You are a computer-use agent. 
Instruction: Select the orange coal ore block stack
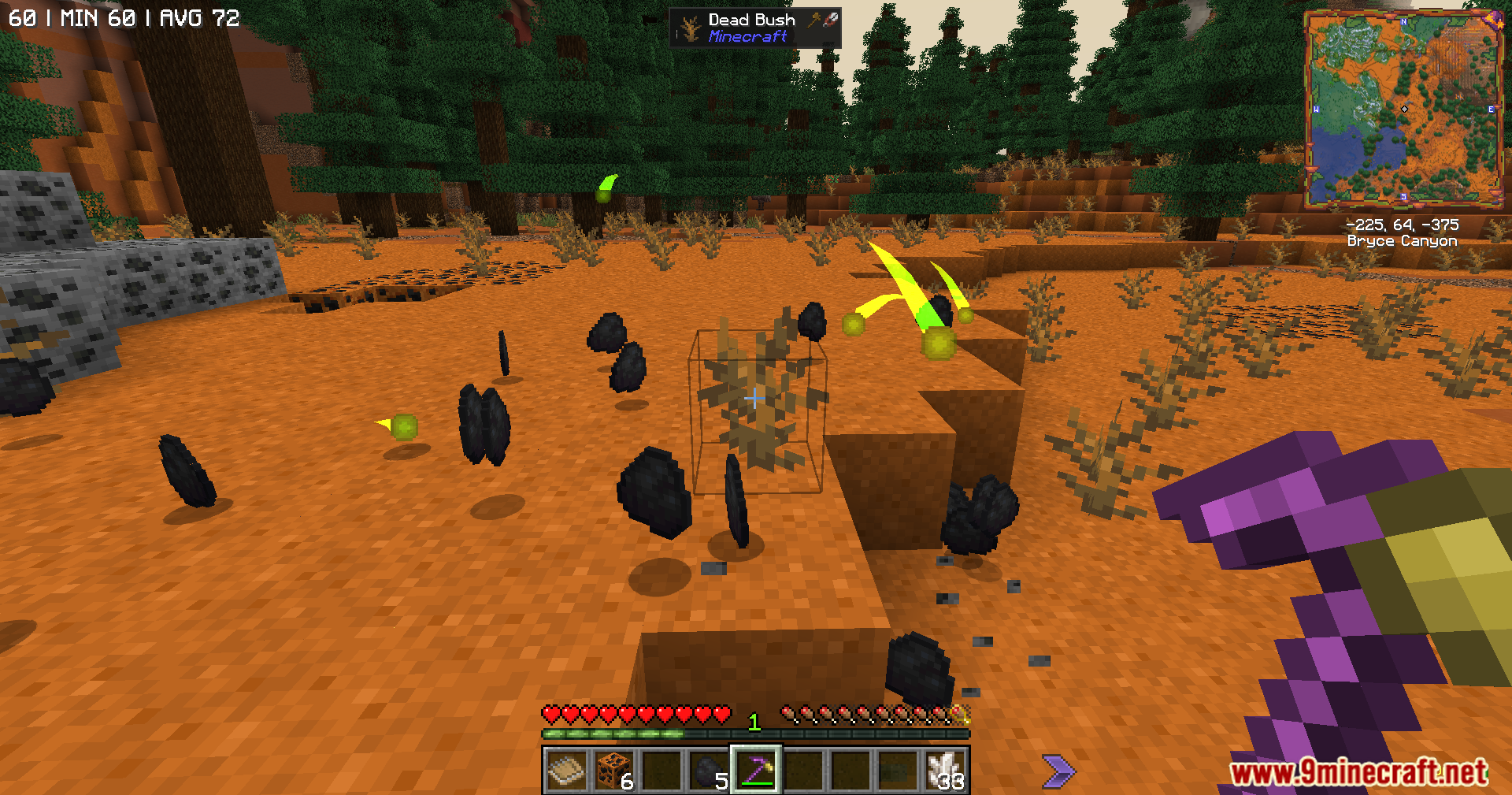coord(613,770)
